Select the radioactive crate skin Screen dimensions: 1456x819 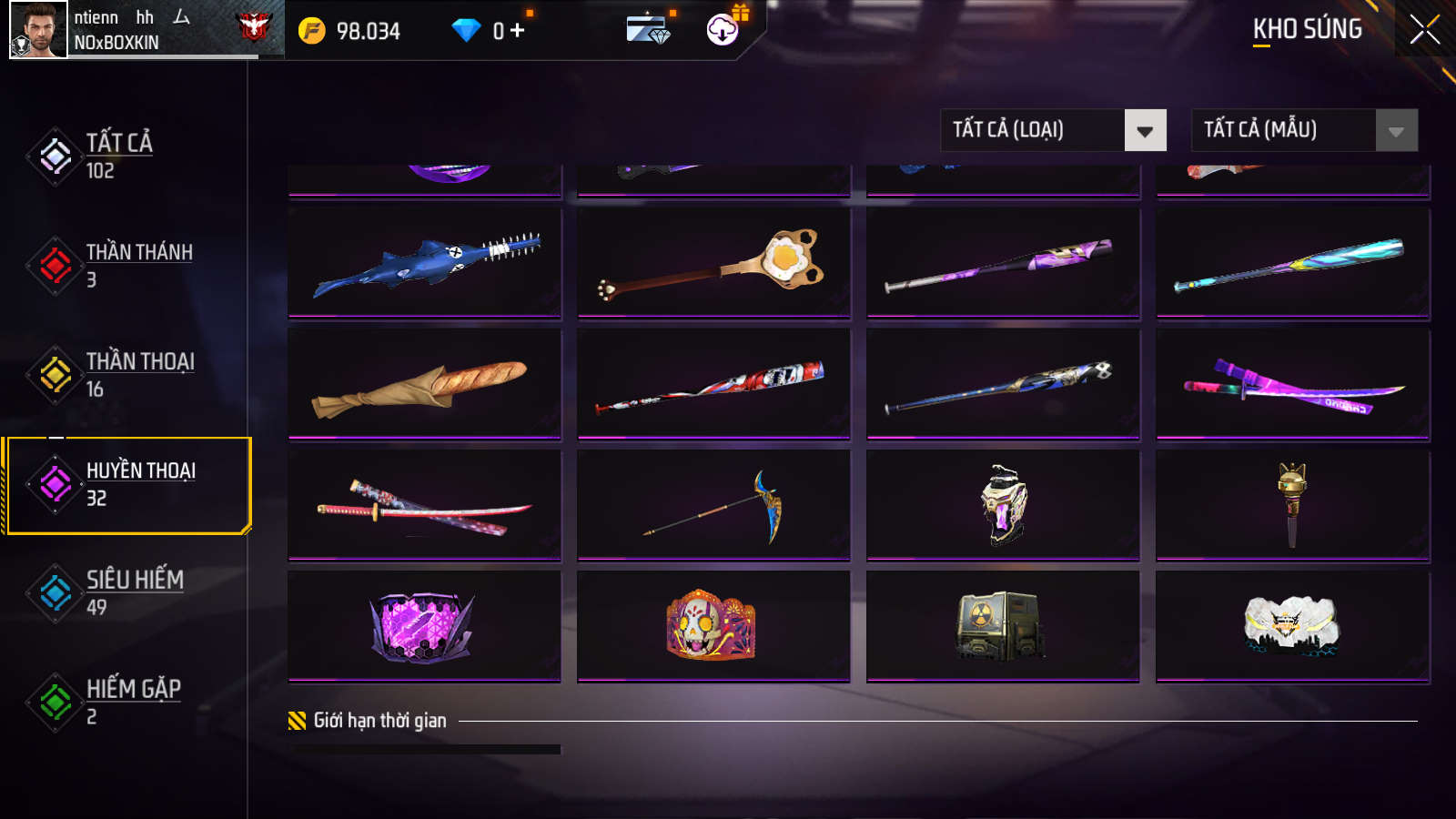[1003, 626]
